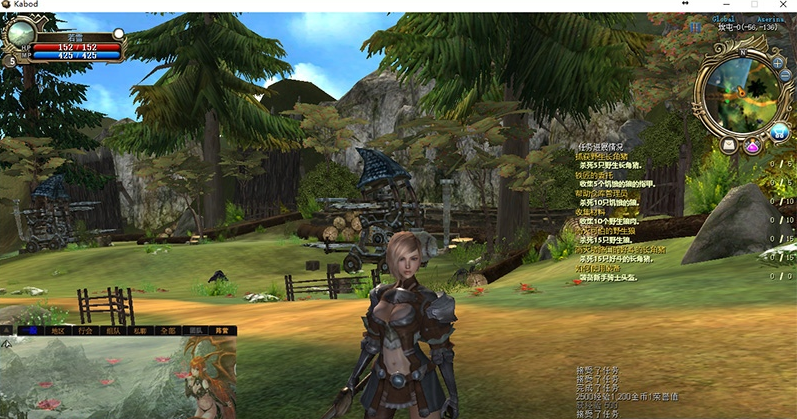Zoom in the minimap with plus button

tap(778, 62)
